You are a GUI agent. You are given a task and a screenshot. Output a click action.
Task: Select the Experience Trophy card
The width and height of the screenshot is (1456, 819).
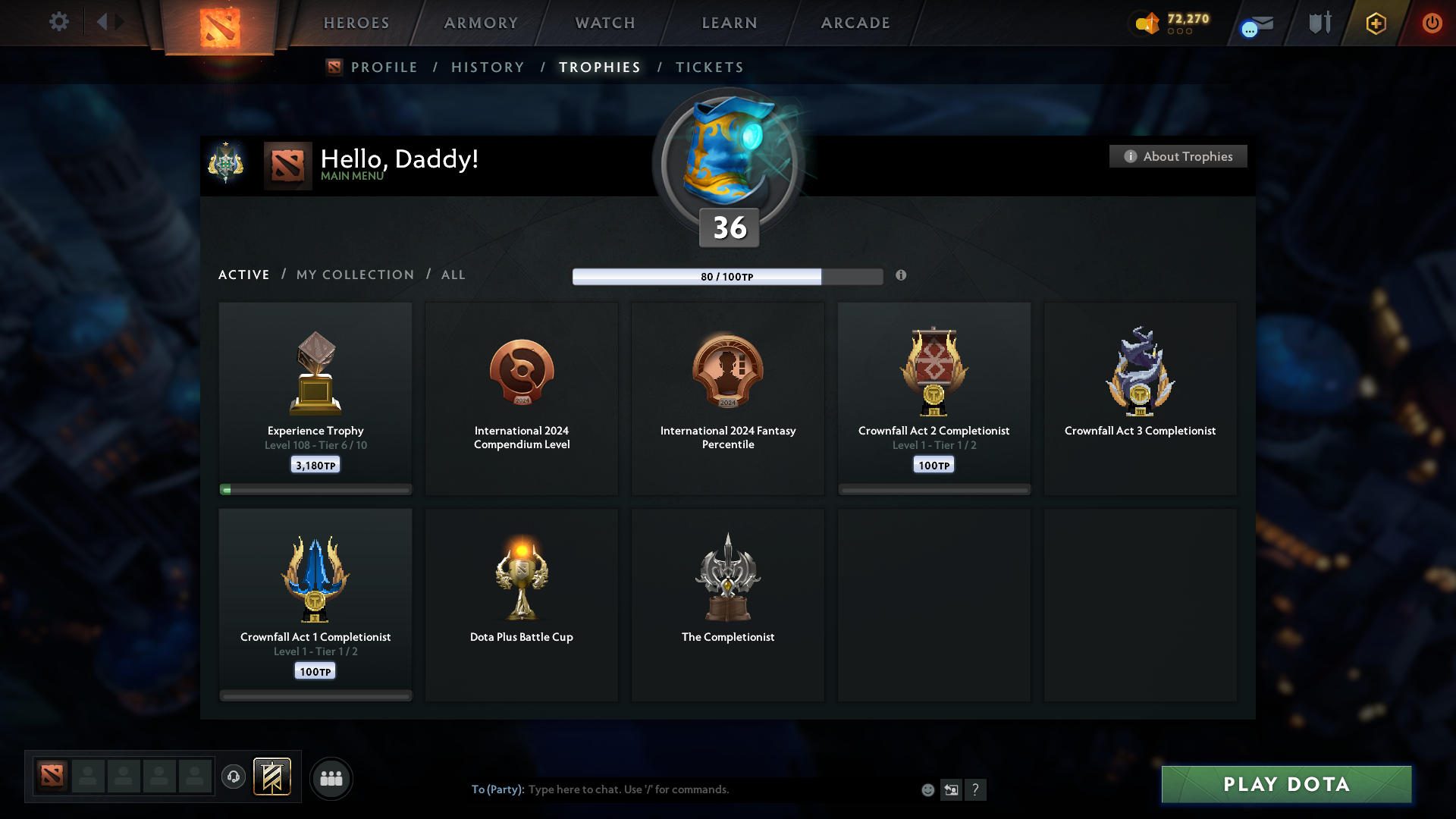coord(315,398)
